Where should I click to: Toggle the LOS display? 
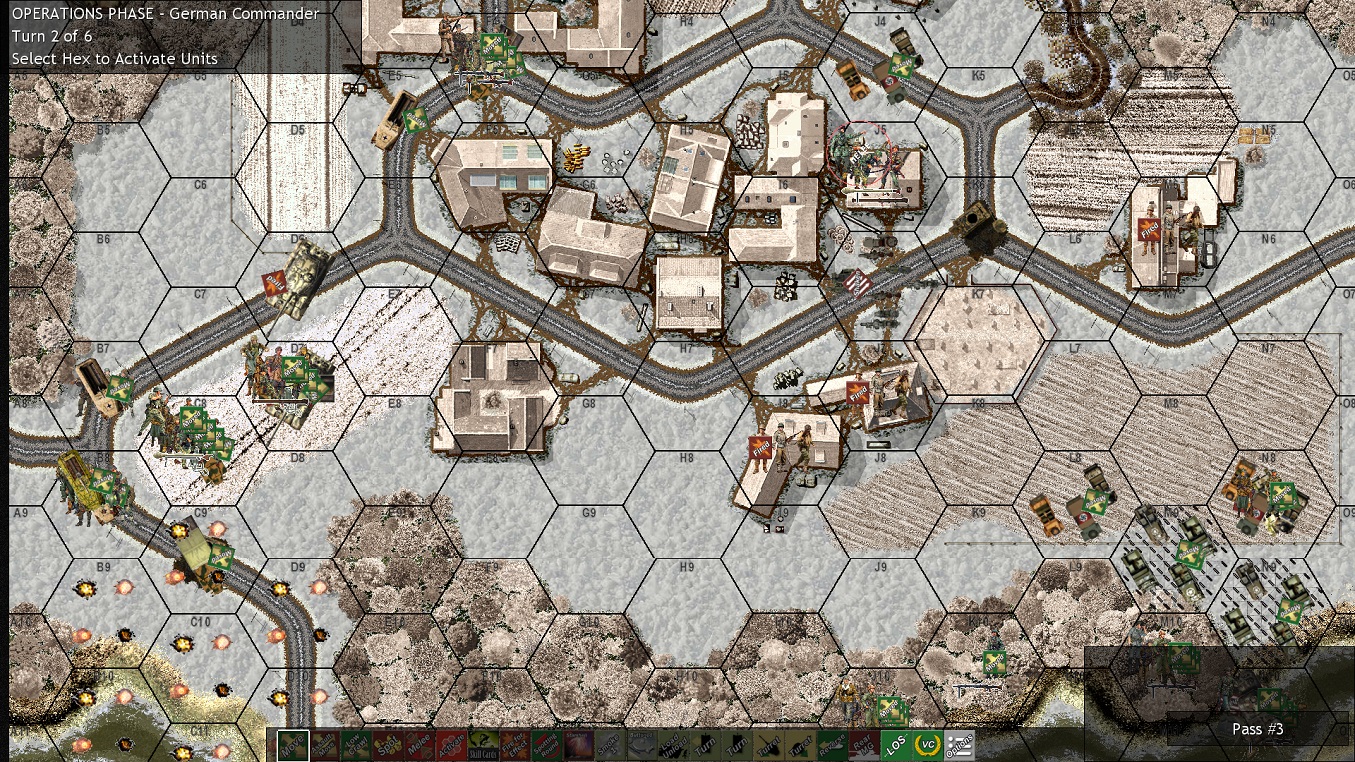(x=895, y=745)
